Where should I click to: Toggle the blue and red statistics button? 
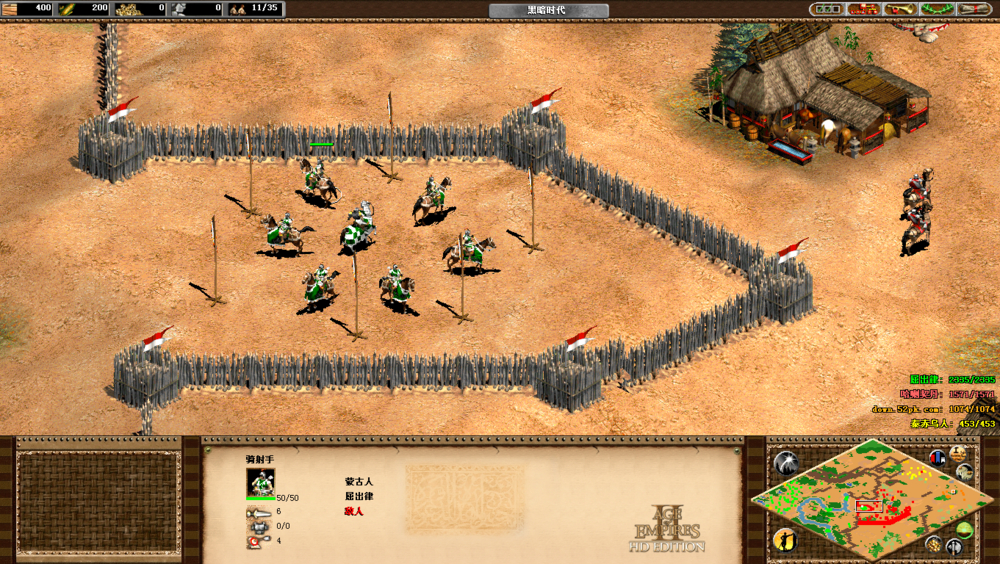(937, 458)
